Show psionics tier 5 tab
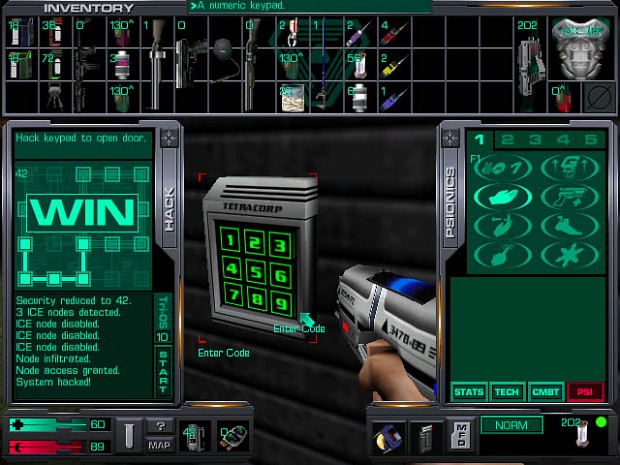Image resolution: width=620 pixels, height=465 pixels. pyautogui.click(x=589, y=140)
